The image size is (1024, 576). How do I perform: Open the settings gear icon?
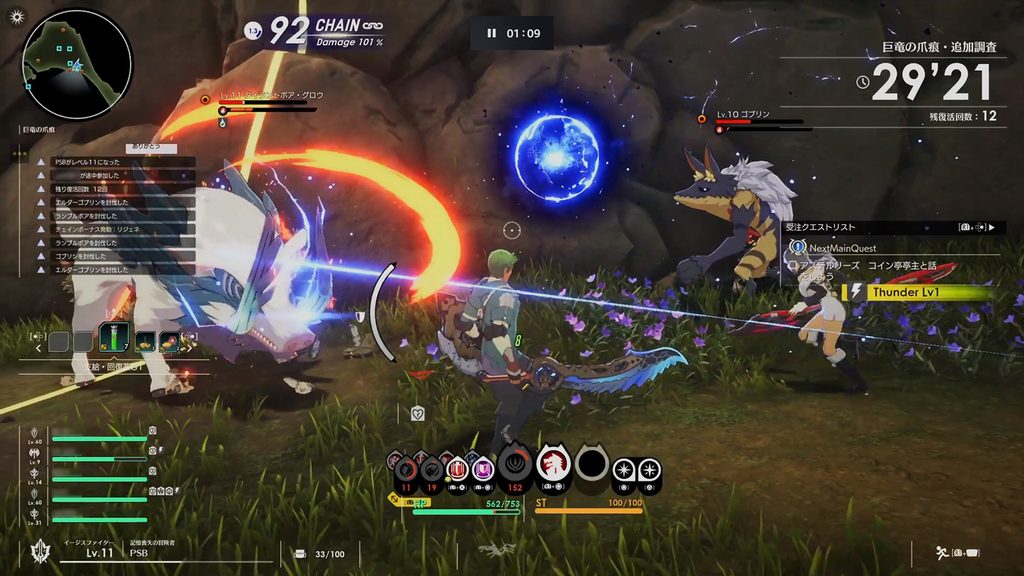(x=16, y=15)
